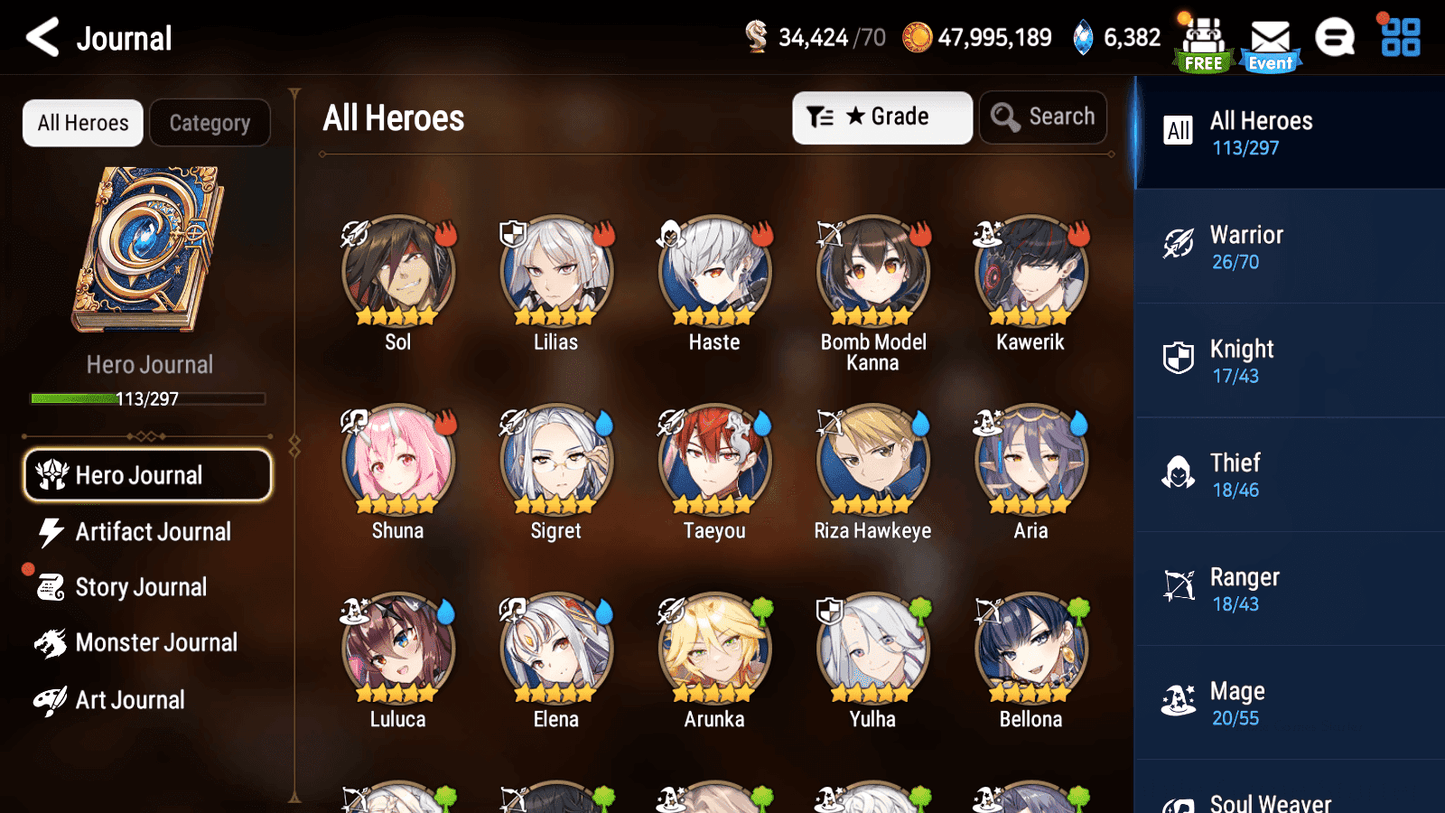1445x813 pixels.
Task: Filter heroes by Mage class
Action: tap(1289, 702)
